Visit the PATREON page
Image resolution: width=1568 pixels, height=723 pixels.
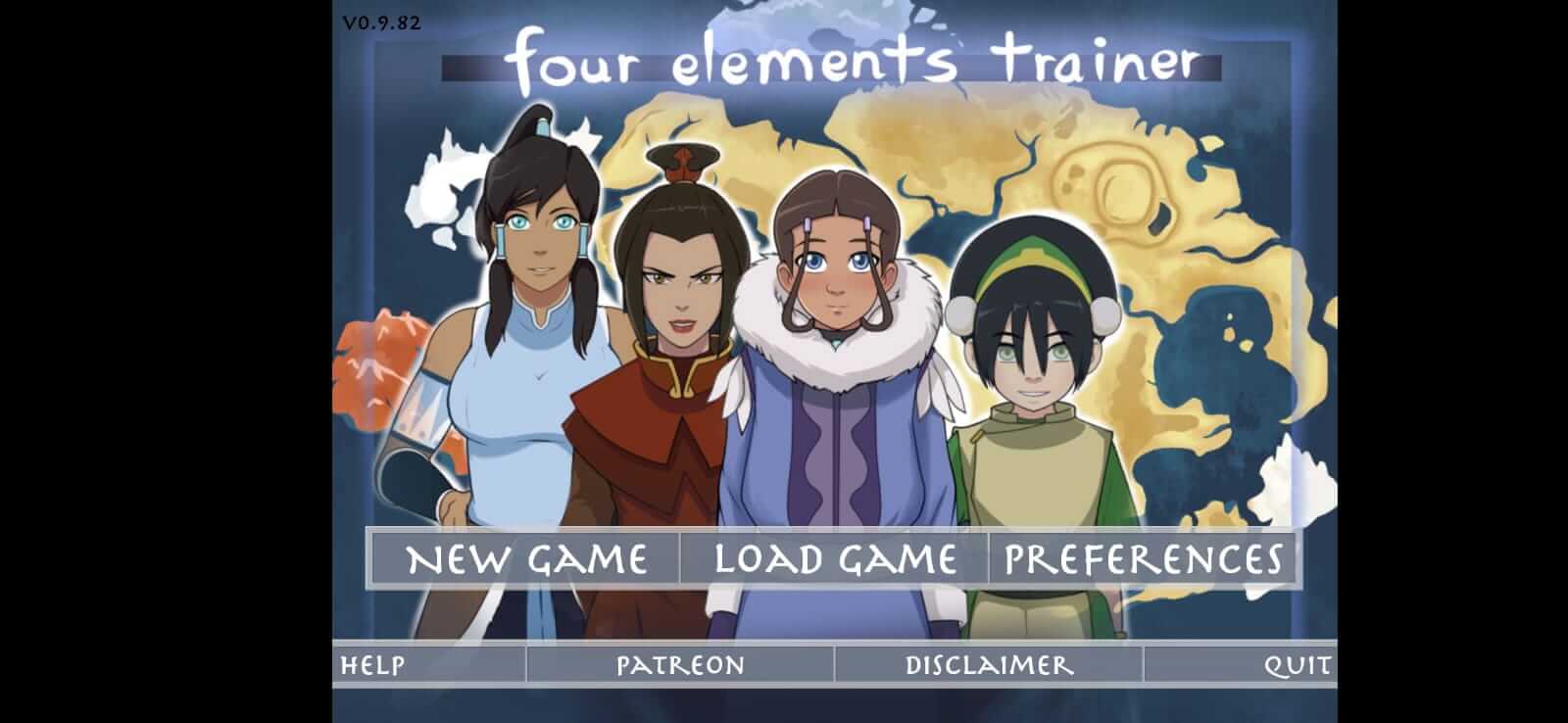pyautogui.click(x=678, y=665)
